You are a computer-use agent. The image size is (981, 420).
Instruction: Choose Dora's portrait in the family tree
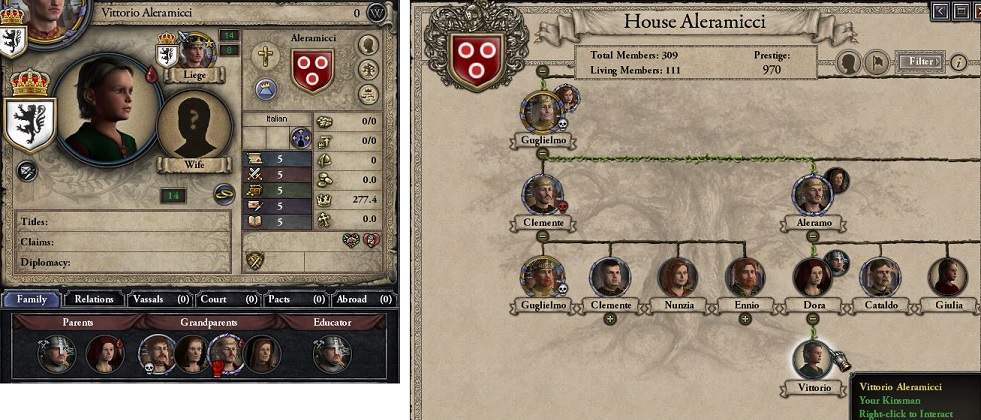coord(812,277)
